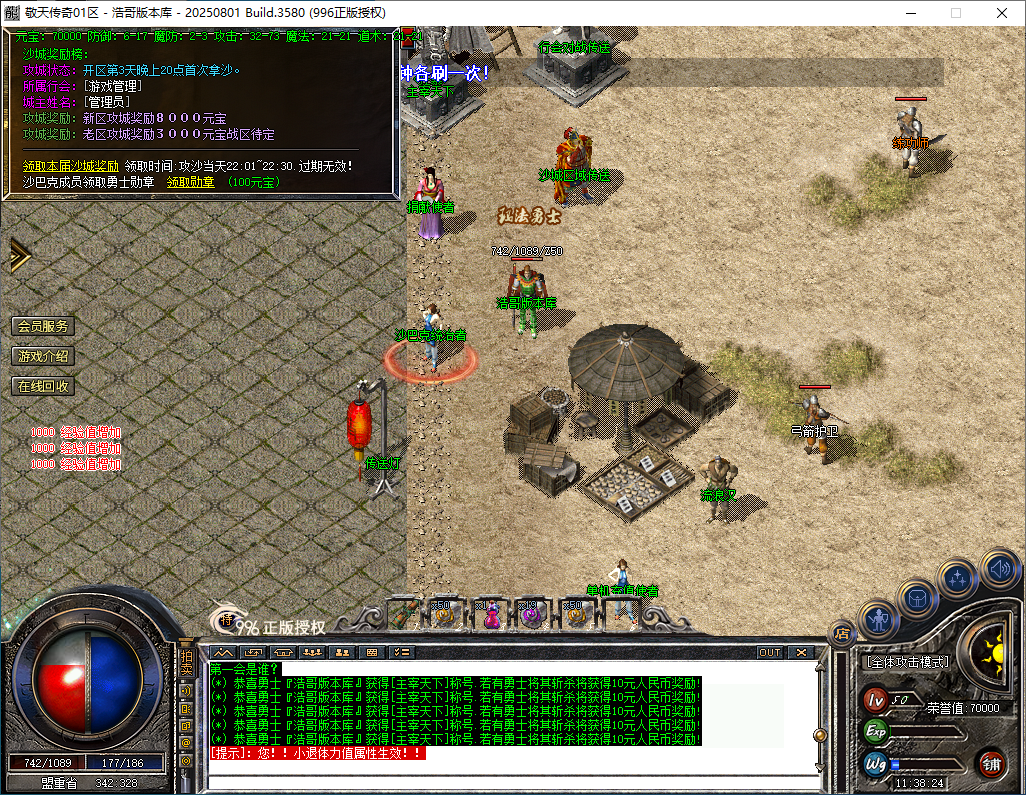Open the red 铺 stall button

[x=991, y=765]
